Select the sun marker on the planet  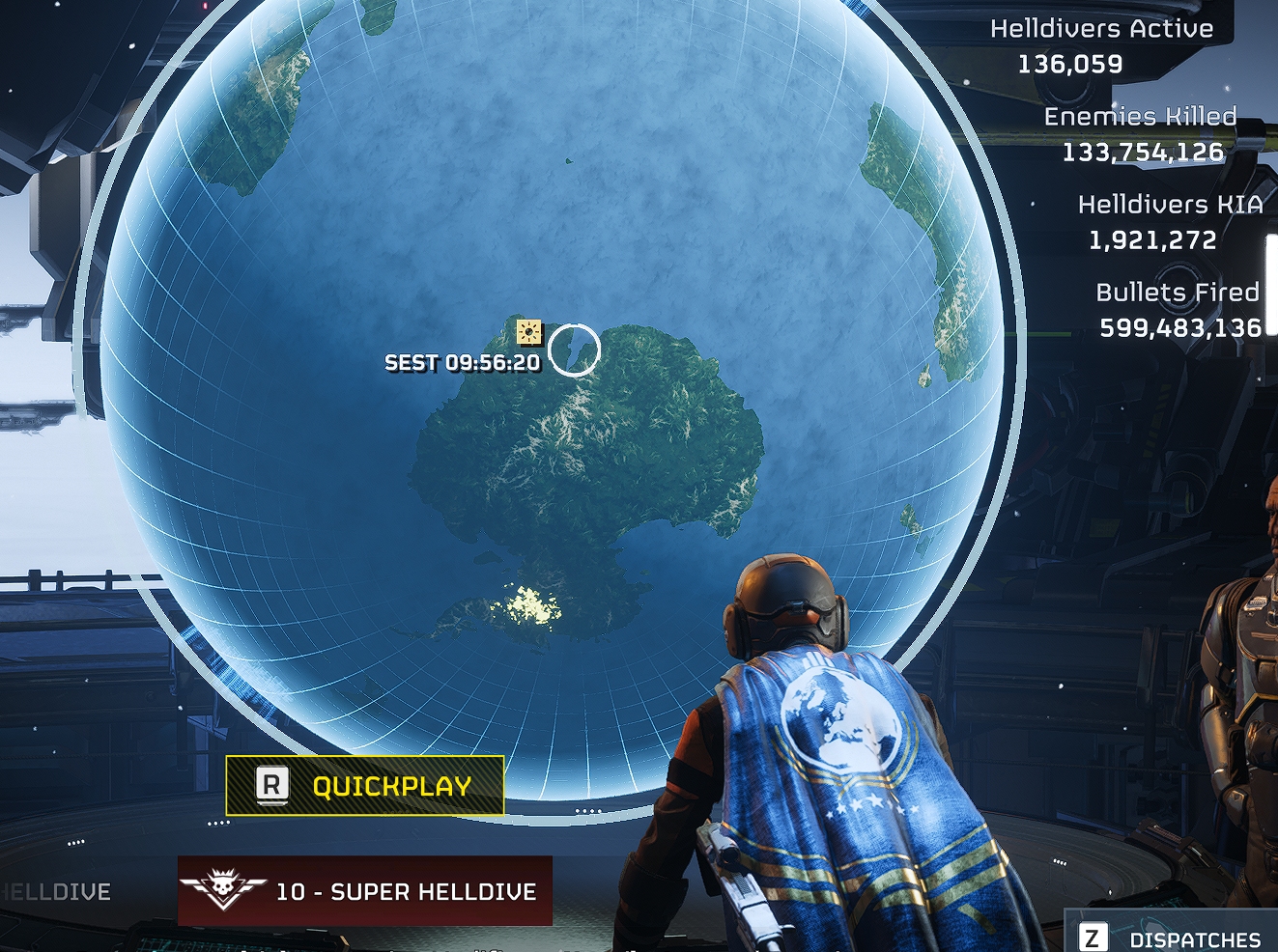point(528,333)
